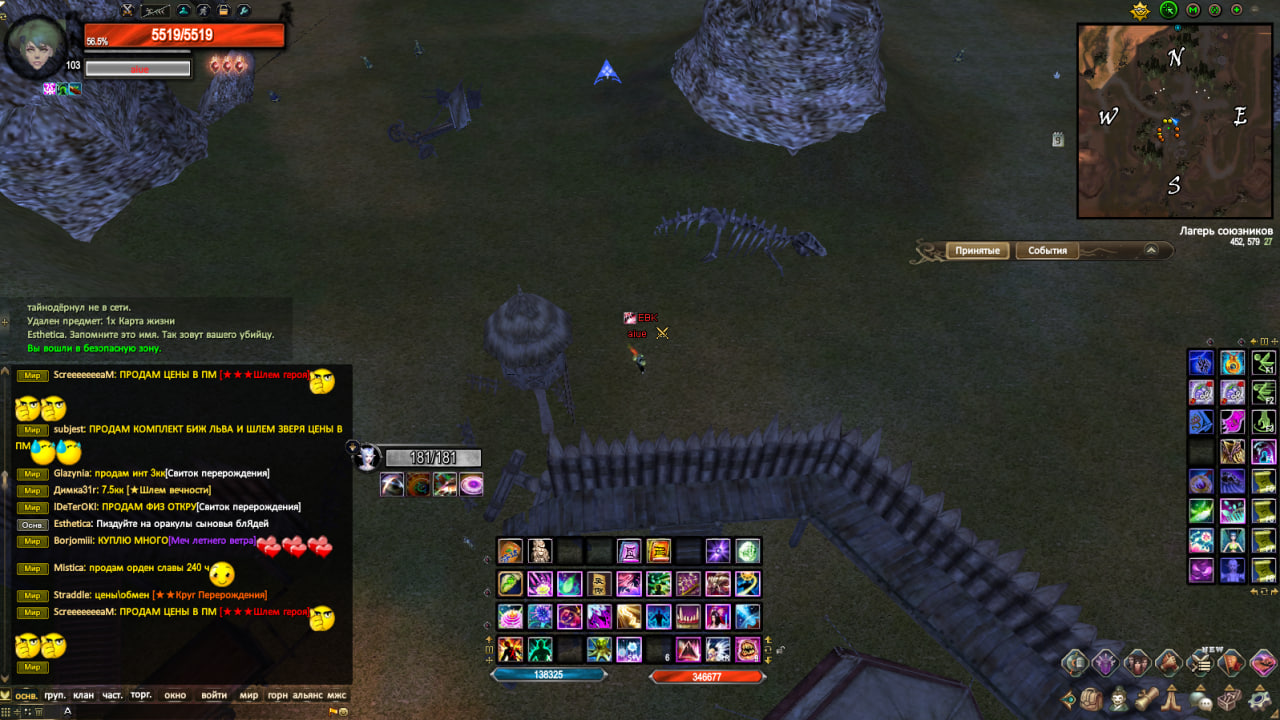Switch to the События events tab
The image size is (1280, 720).
[x=1047, y=251]
